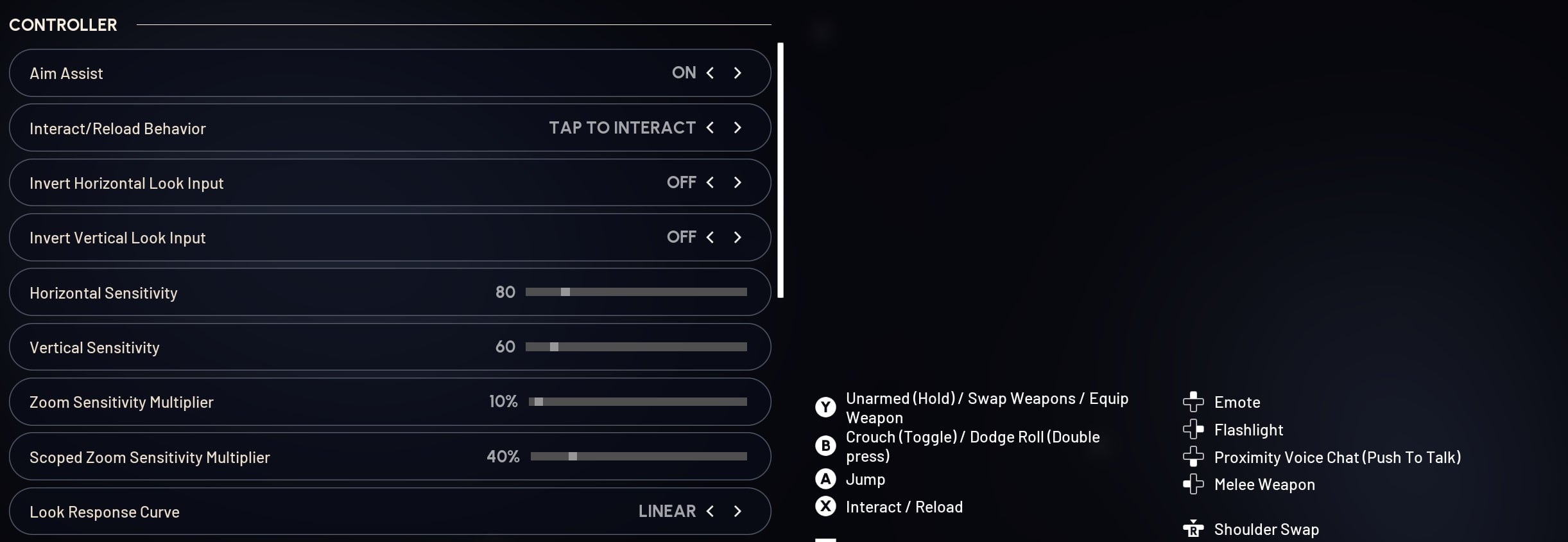Click the B button icon for Crouch
This screenshot has width=1568, height=542.
tap(825, 446)
